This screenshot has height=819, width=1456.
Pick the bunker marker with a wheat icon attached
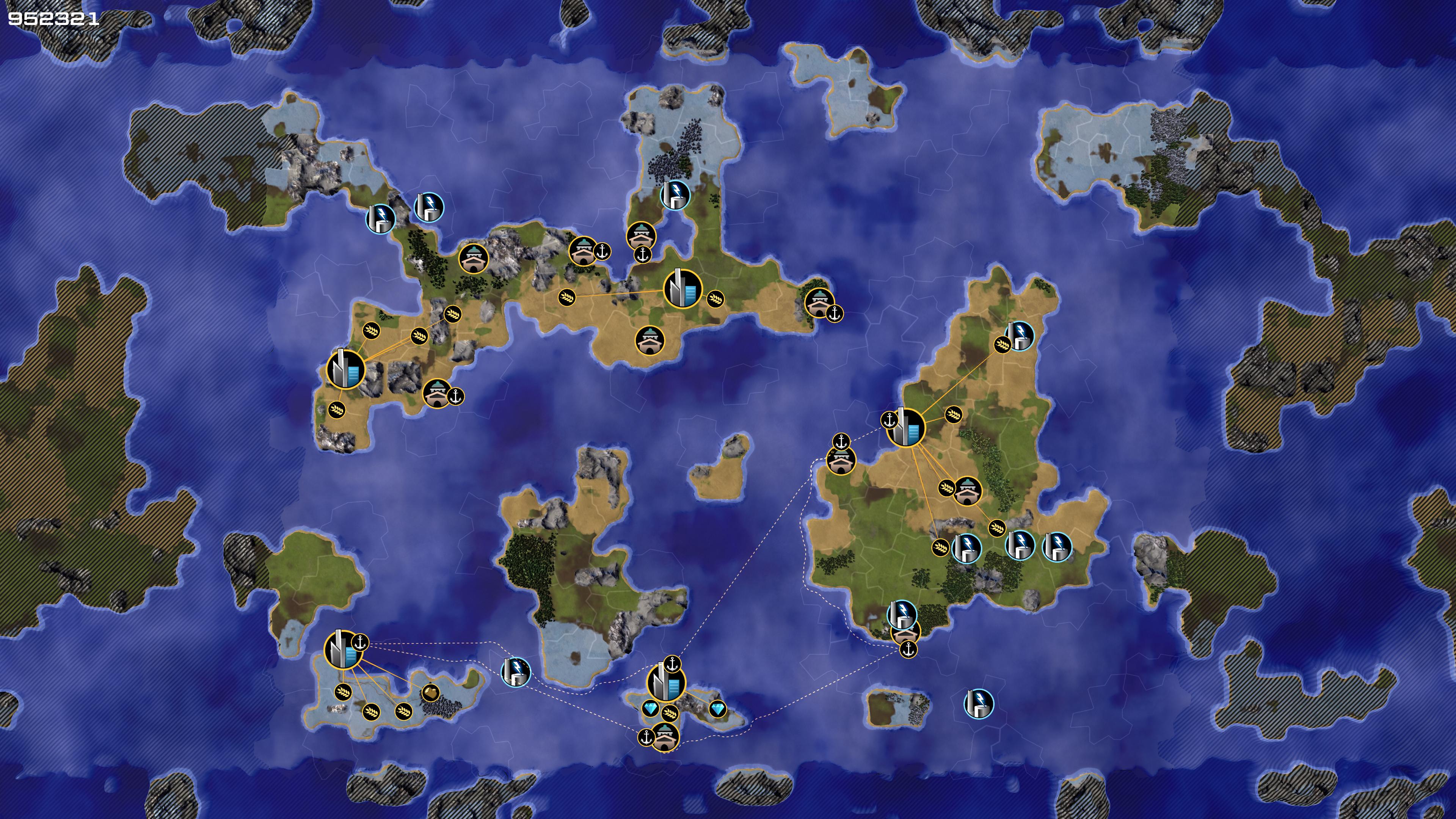point(967,491)
